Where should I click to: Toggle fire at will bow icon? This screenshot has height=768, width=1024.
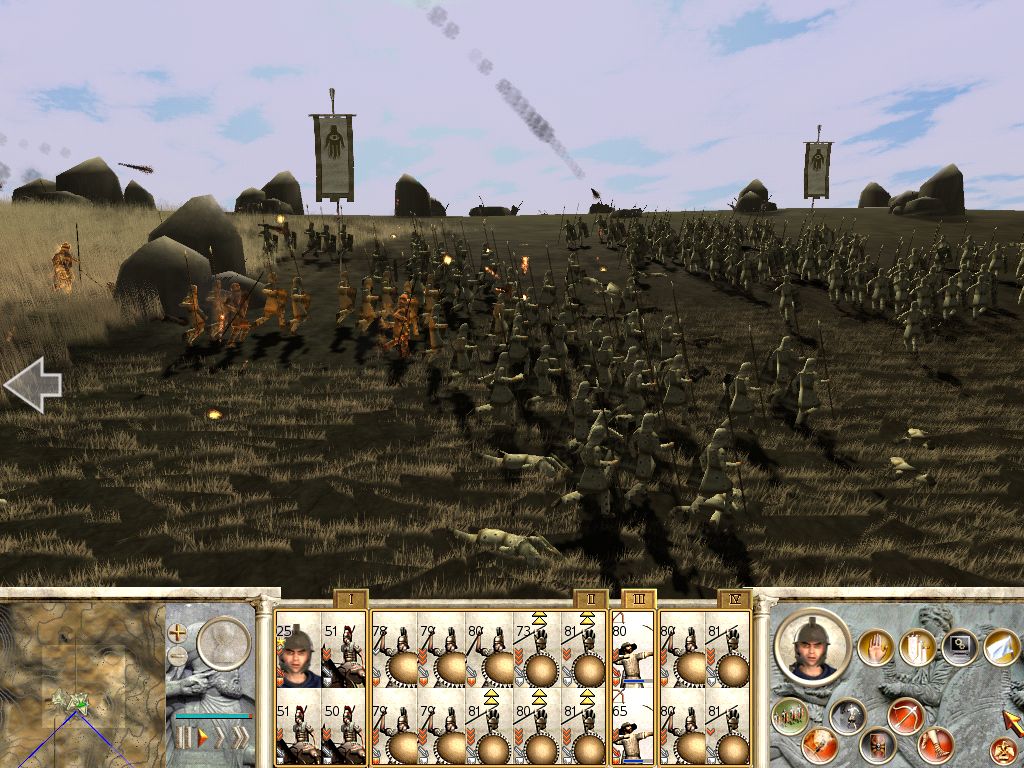coord(904,716)
